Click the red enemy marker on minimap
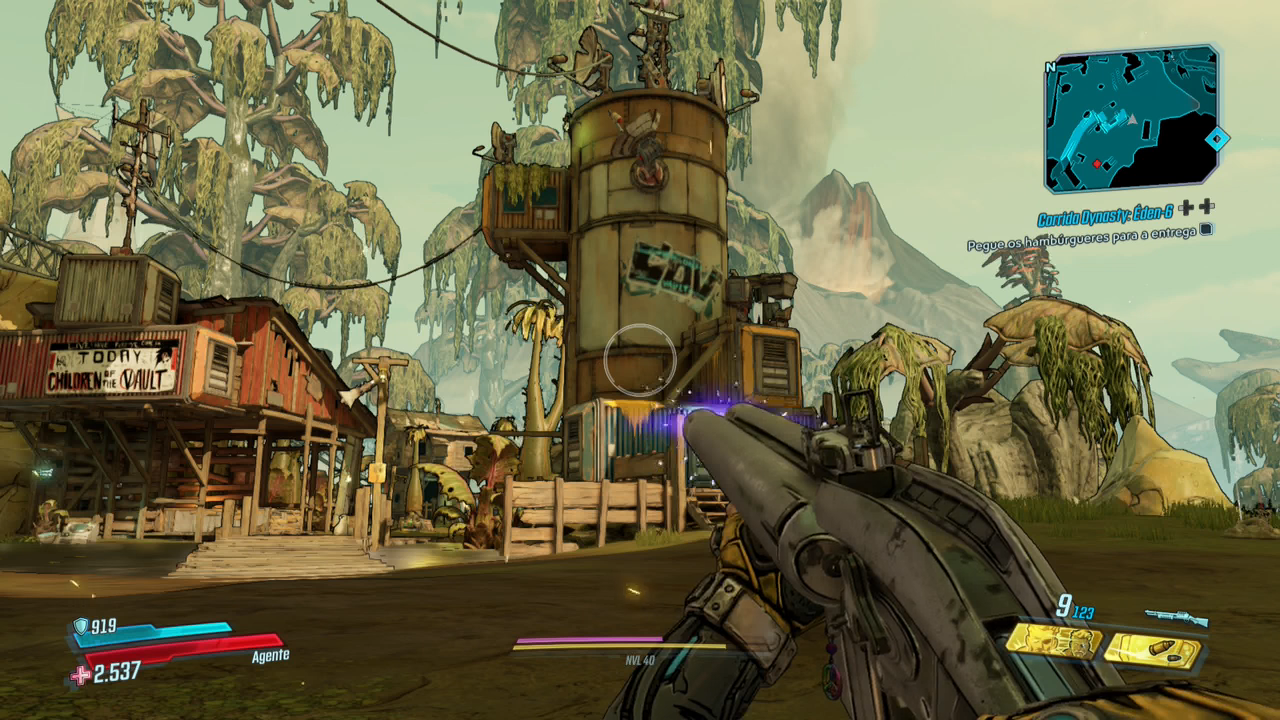Screen dimensions: 1280x720 1097,163
